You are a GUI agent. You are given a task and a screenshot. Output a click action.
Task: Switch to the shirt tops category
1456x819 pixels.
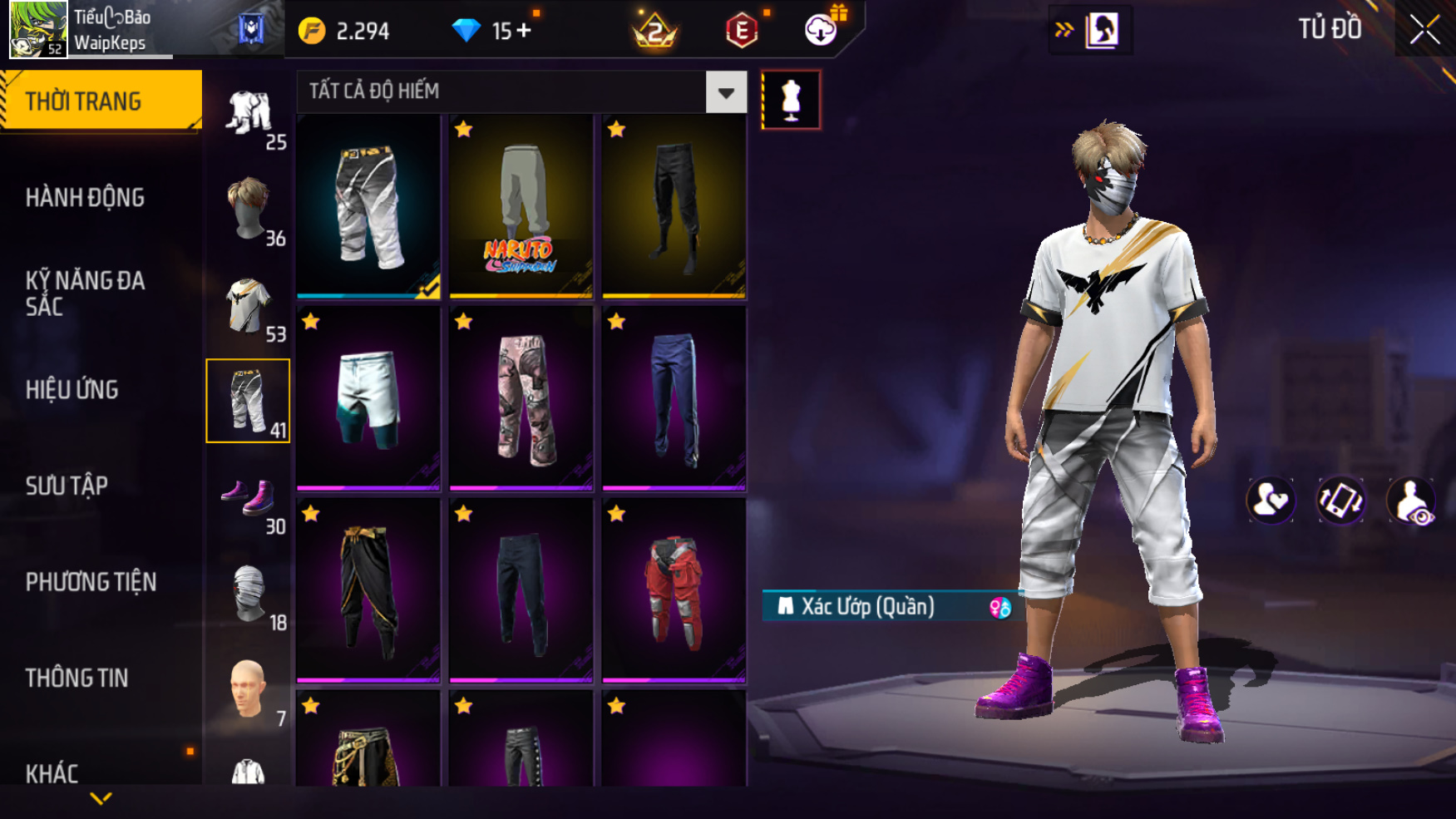pos(248,305)
